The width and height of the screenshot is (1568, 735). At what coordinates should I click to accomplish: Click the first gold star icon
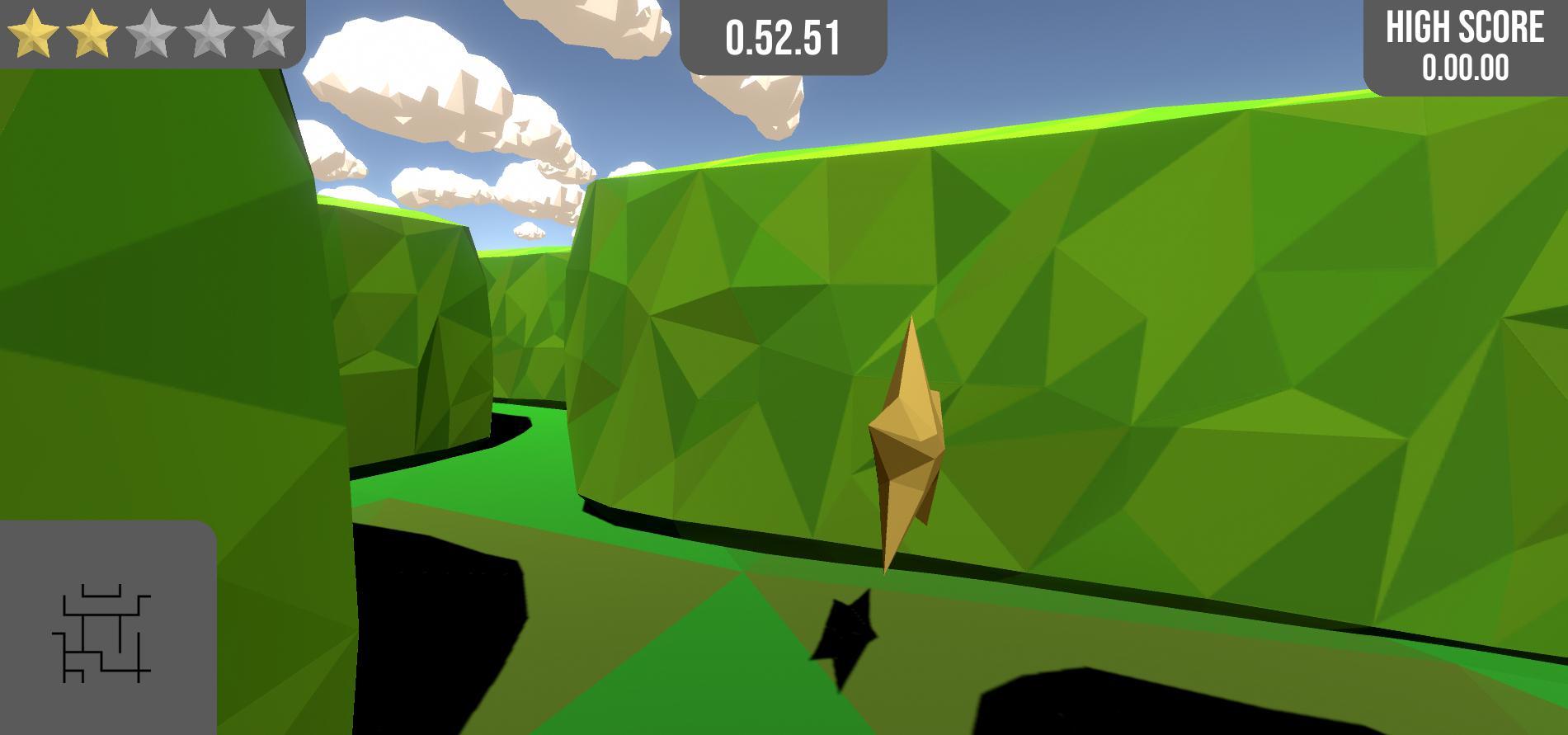click(33, 31)
